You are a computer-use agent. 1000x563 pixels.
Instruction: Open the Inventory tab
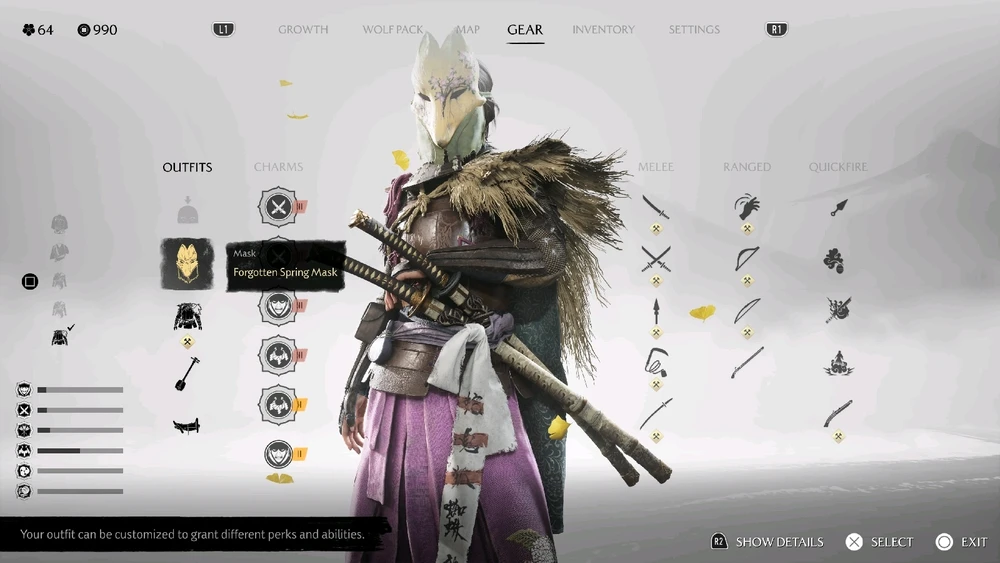[603, 30]
